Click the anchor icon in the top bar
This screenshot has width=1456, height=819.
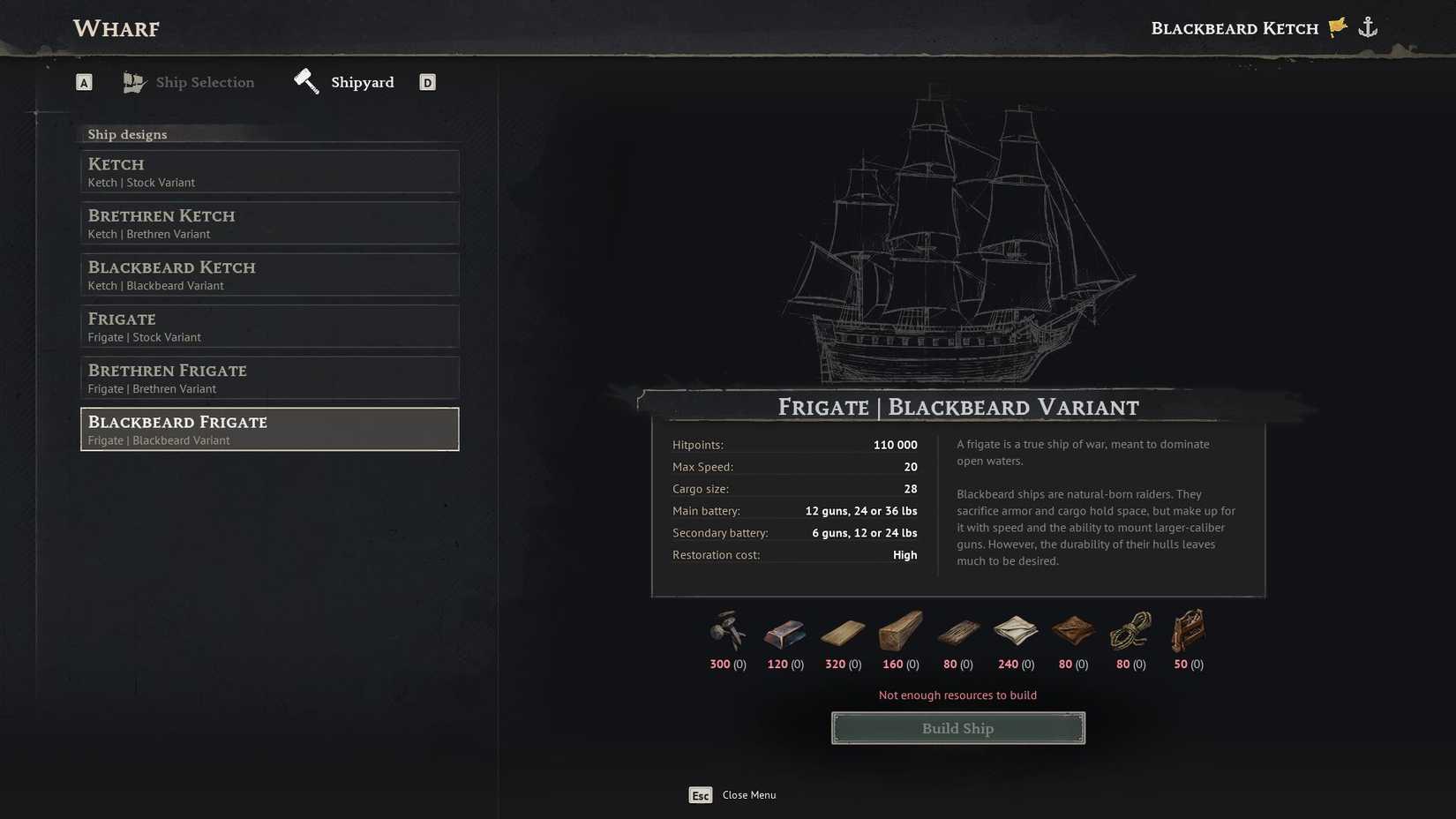[1369, 26]
